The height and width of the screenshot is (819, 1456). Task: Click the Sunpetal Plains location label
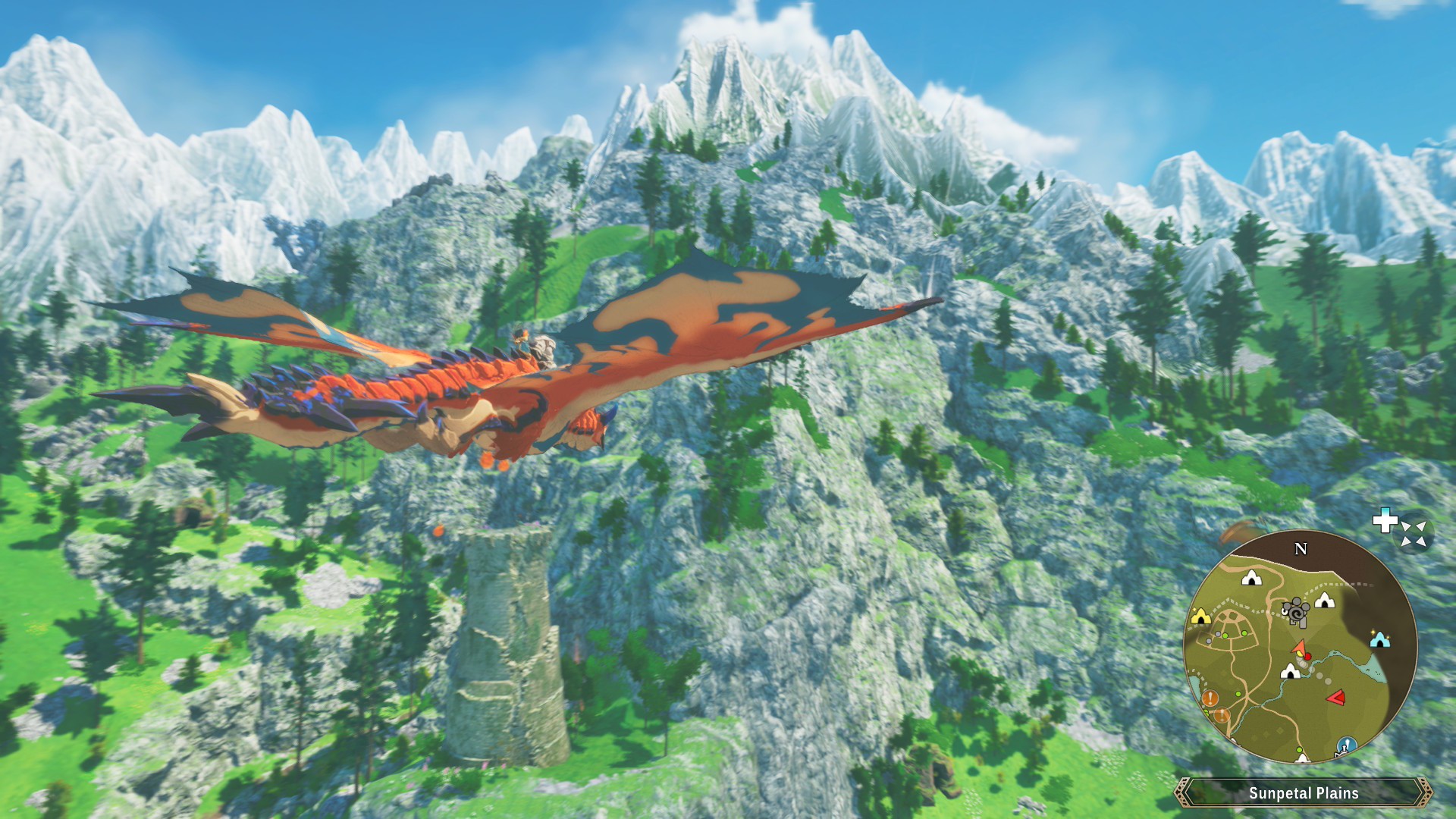(x=1303, y=794)
